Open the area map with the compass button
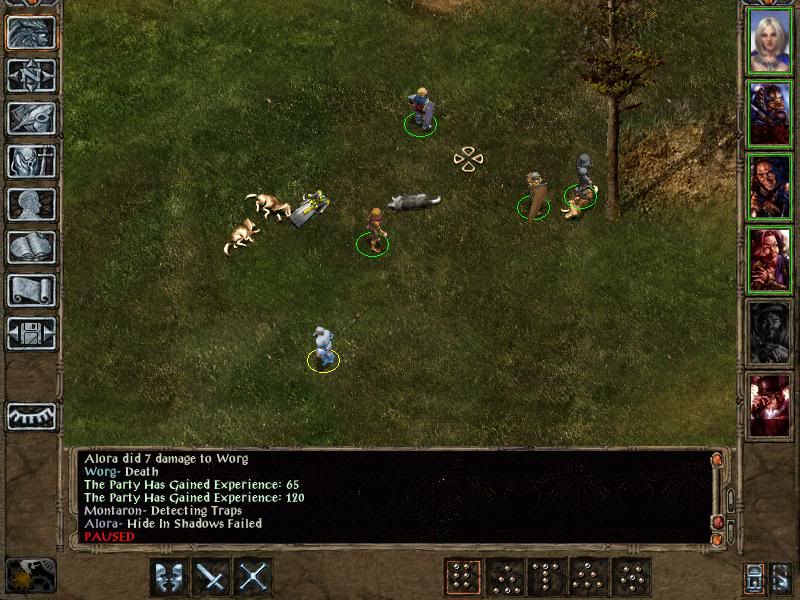The height and width of the screenshot is (600, 800). click(x=31, y=75)
